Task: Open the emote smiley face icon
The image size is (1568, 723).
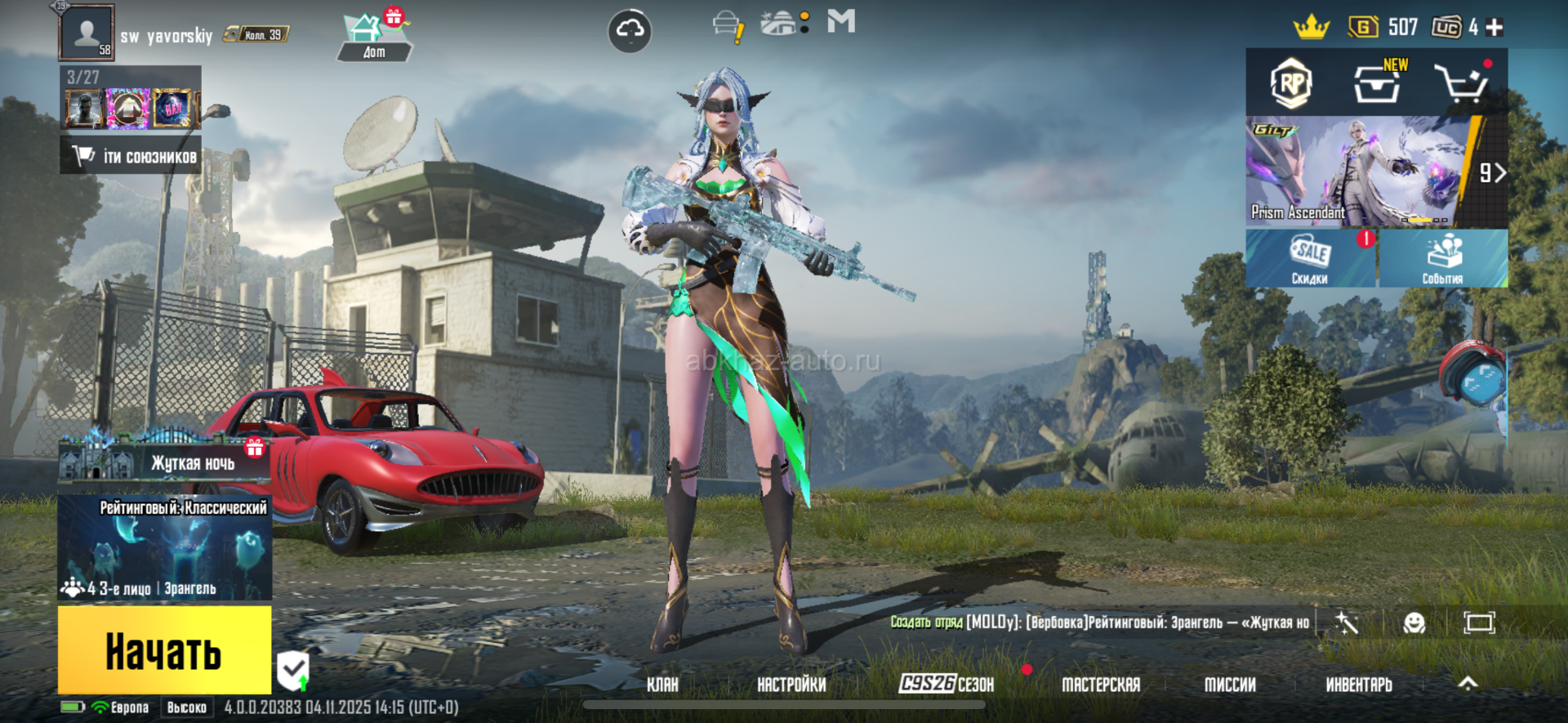Action: coord(1414,623)
